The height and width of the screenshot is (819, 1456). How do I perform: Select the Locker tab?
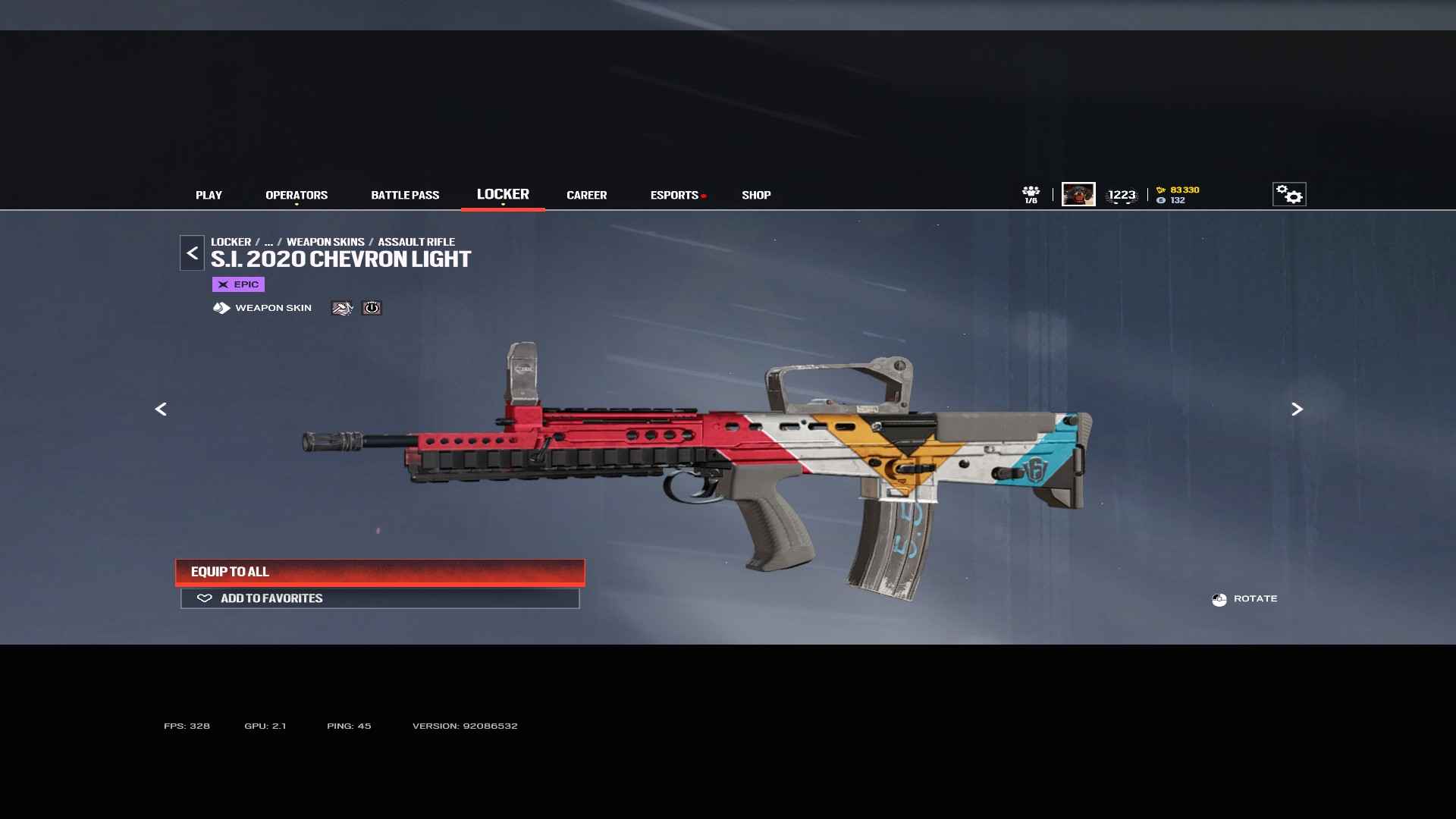pyautogui.click(x=503, y=194)
